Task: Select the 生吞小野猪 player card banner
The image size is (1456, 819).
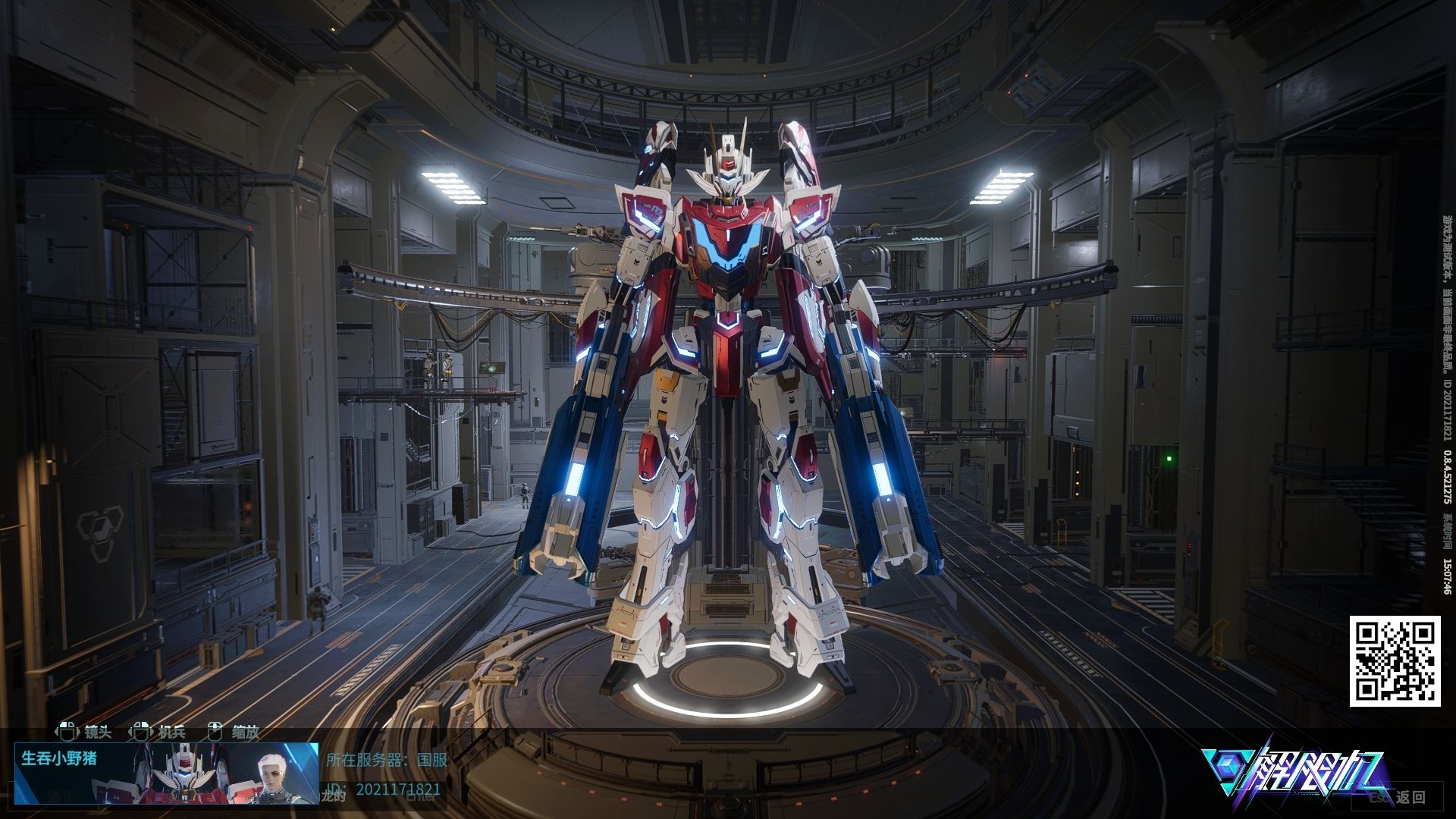Action: pos(166,773)
